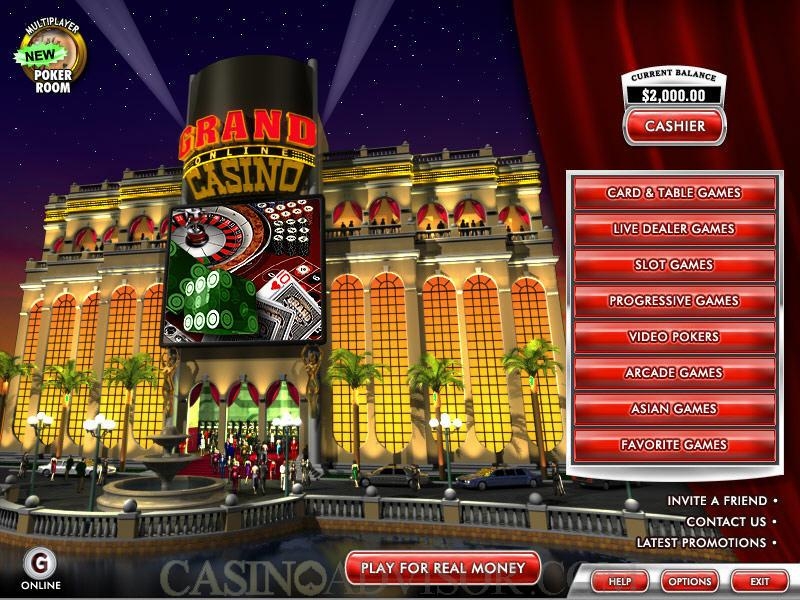Show Asian Games
This screenshot has height=600, width=800.
(674, 409)
